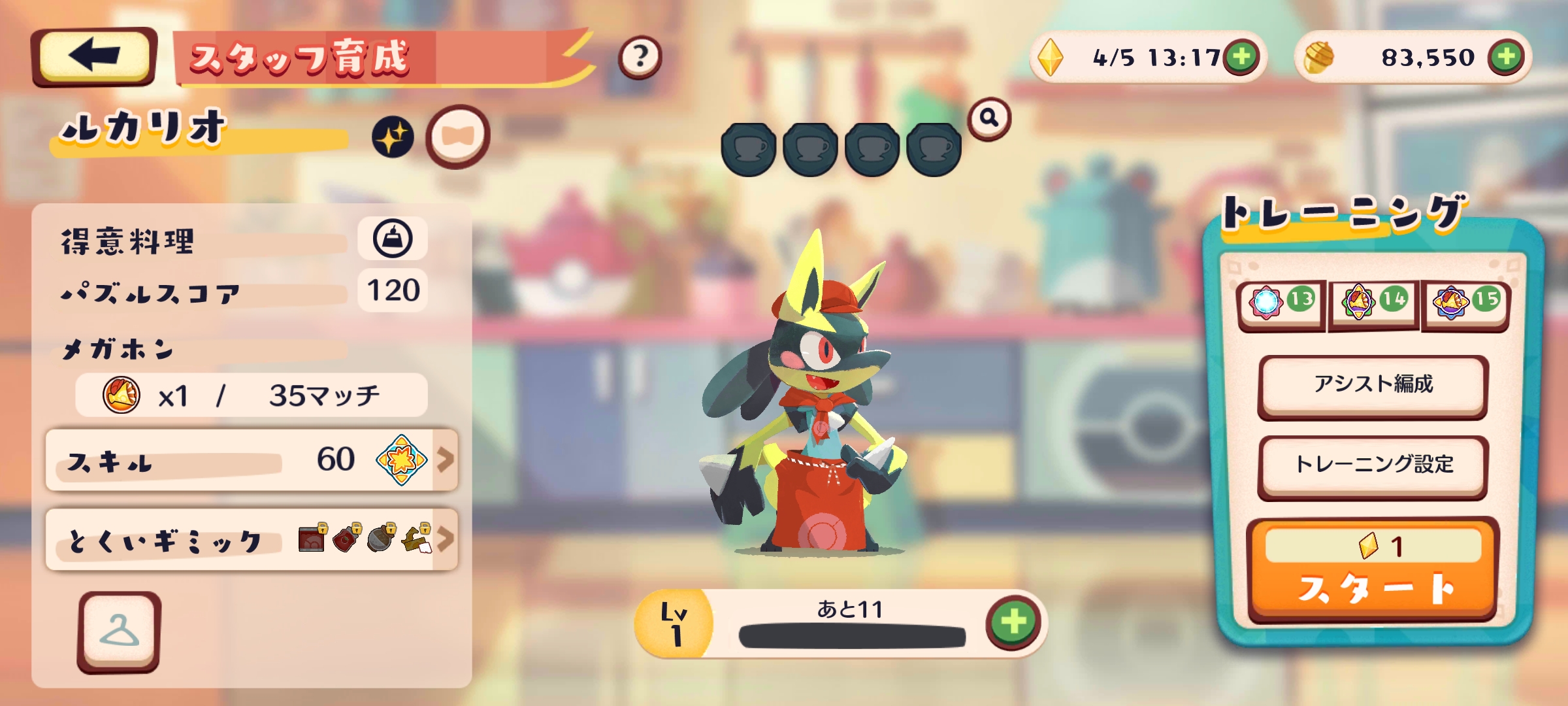The image size is (1568, 706).
Task: Open トレーニング設定 training settings
Action: [x=1373, y=465]
